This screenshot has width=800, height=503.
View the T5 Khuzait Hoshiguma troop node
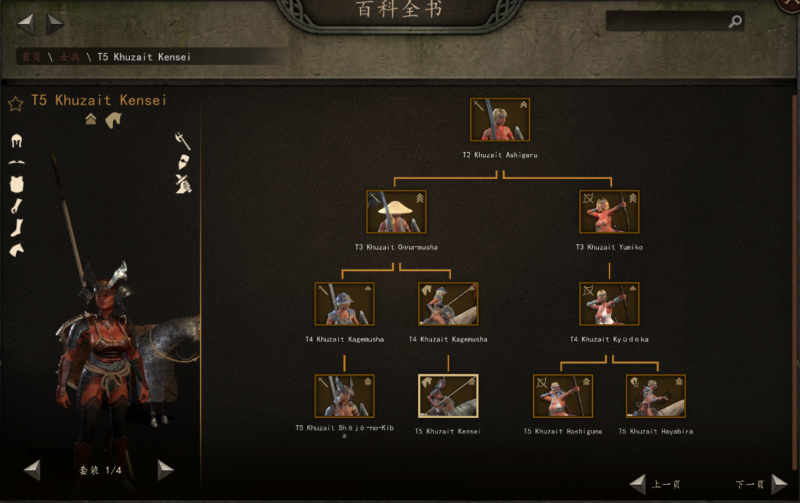[x=562, y=396]
